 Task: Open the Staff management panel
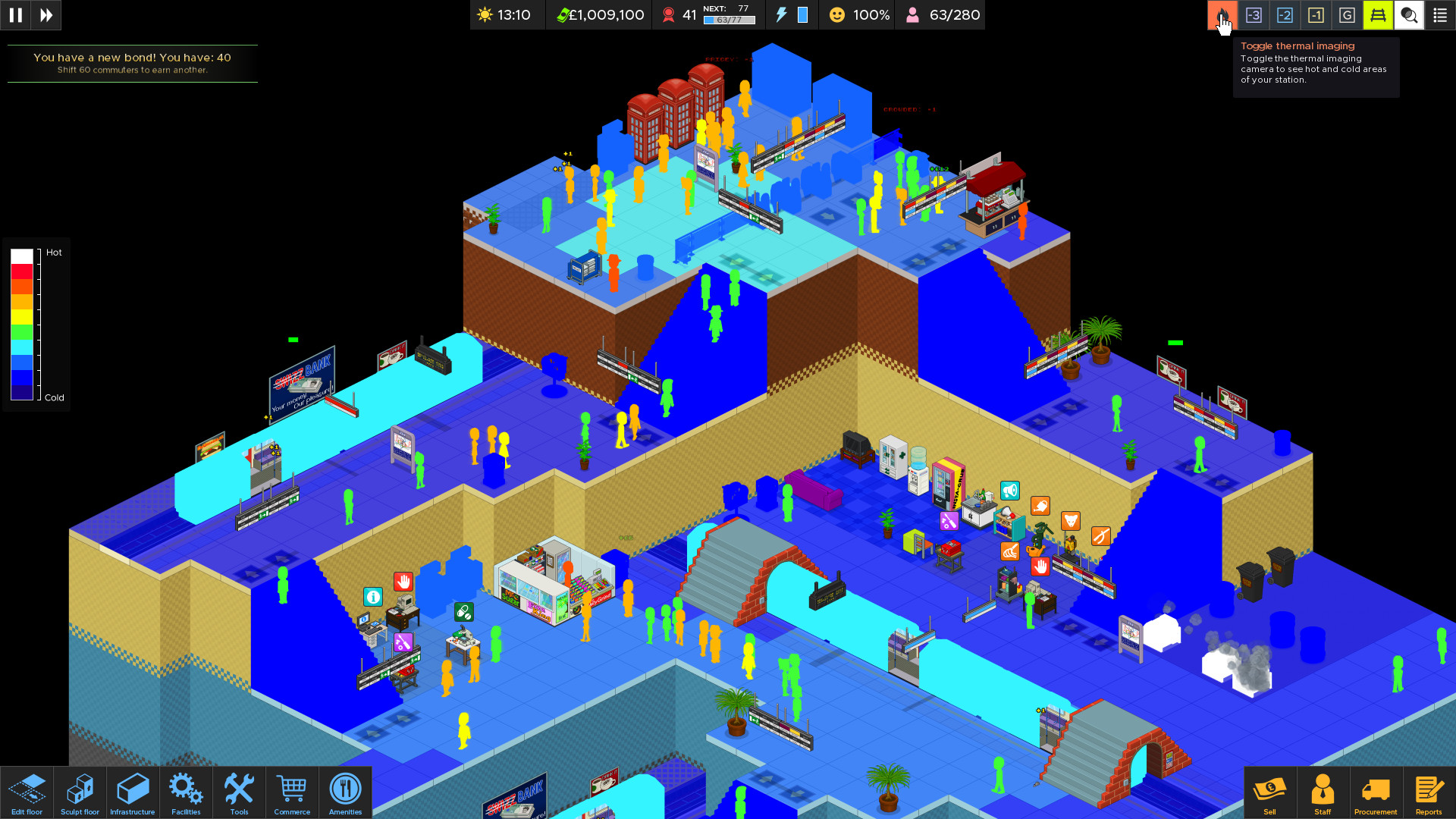coord(1323,792)
